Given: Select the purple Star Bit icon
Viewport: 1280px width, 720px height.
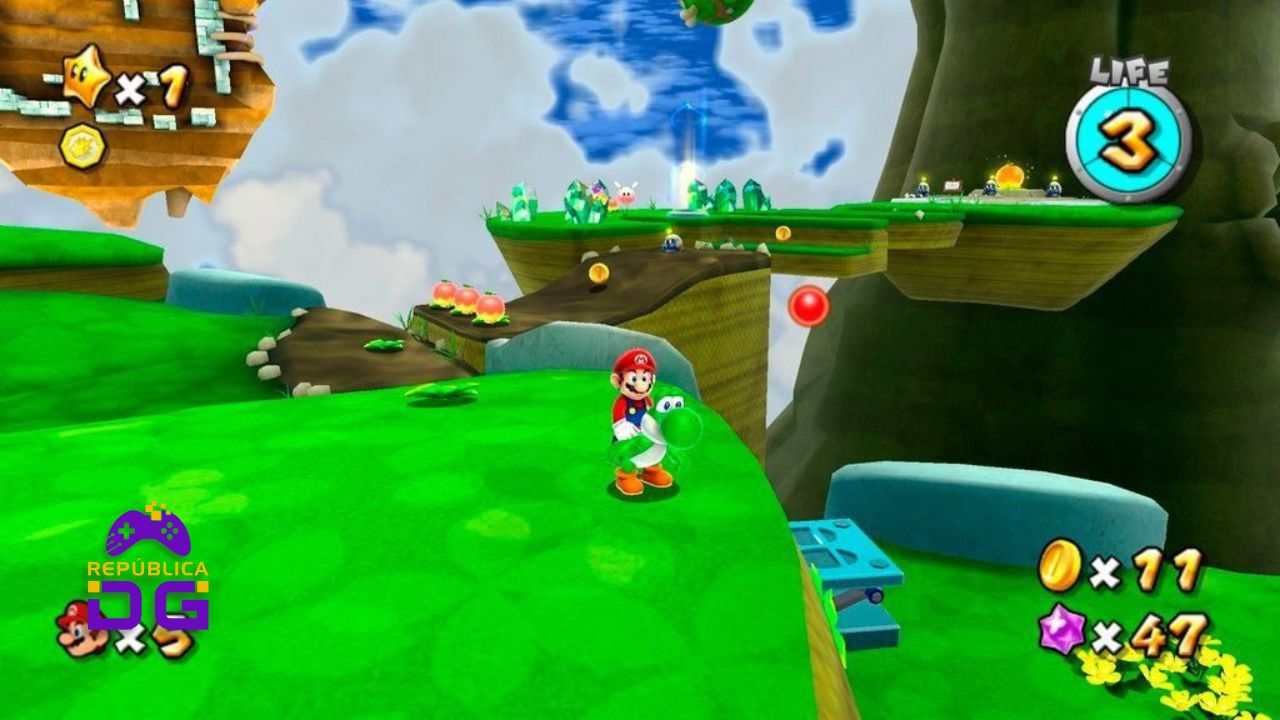Looking at the screenshot, I should [1060, 630].
